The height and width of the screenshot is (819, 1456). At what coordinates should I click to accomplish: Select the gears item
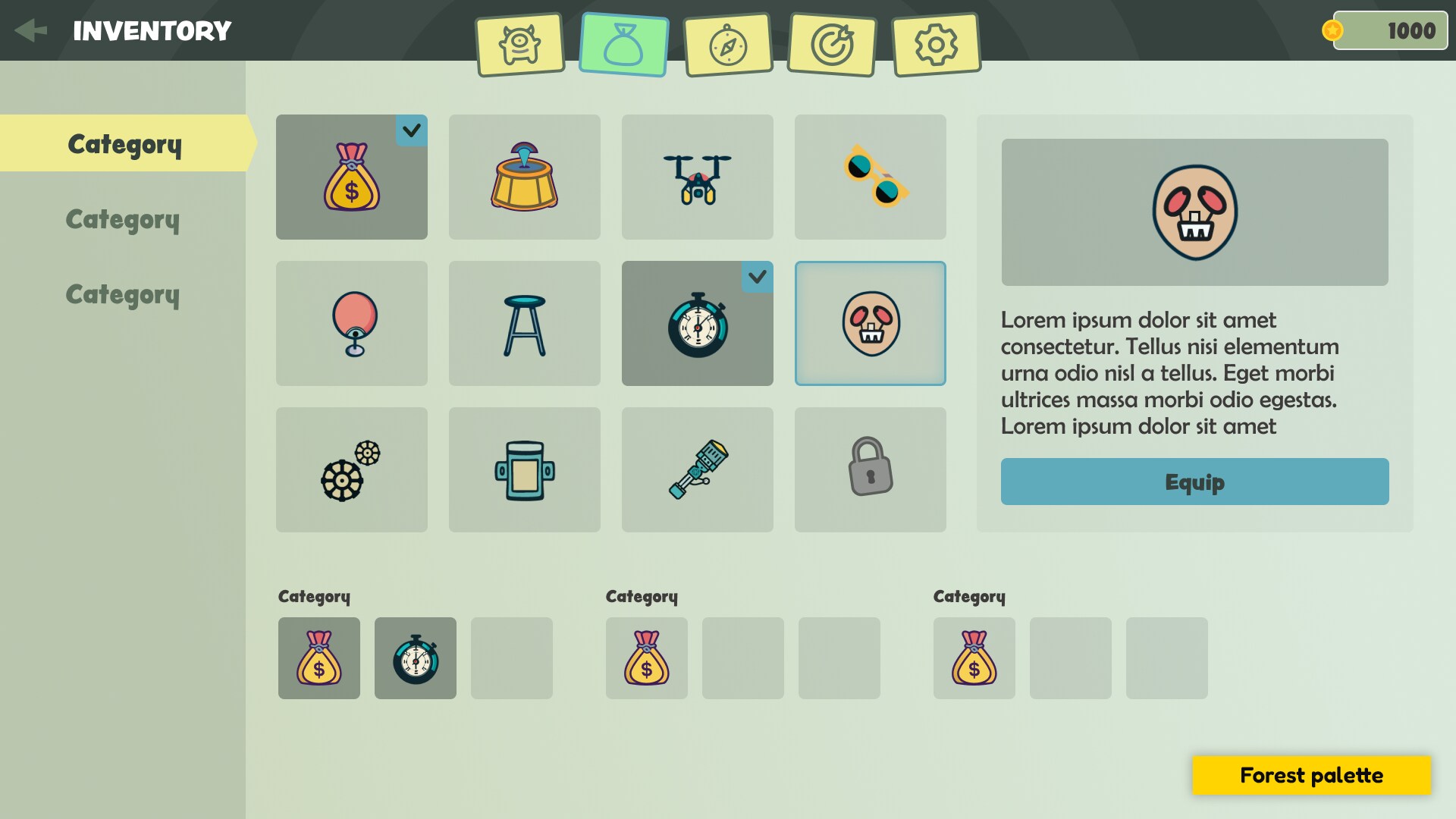351,469
